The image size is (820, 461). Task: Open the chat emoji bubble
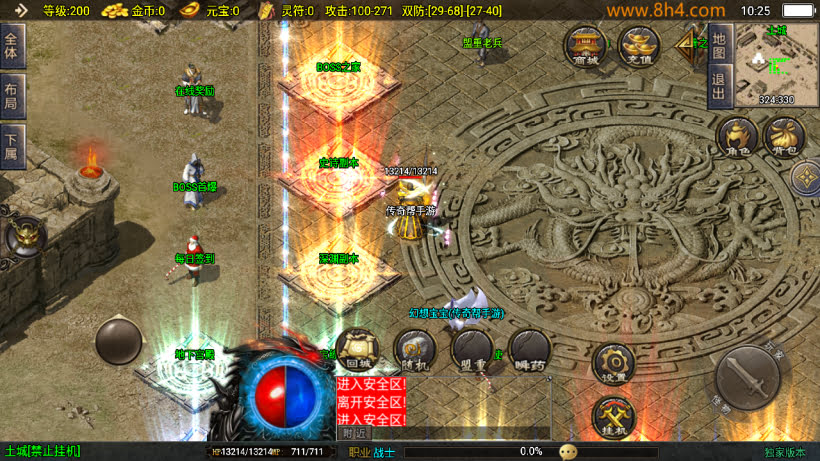[568, 451]
